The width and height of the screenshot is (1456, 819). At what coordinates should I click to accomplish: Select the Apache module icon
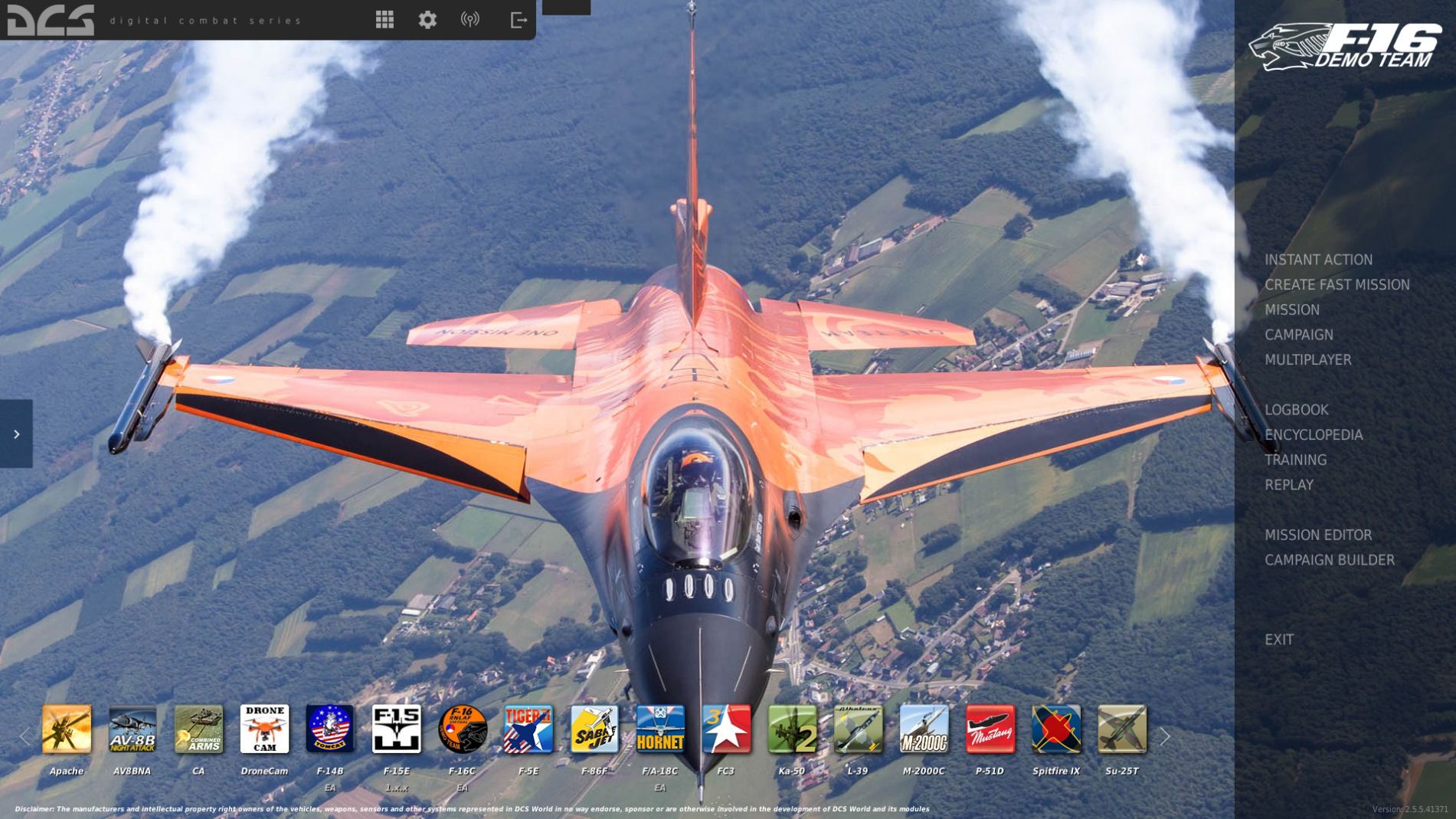67,729
